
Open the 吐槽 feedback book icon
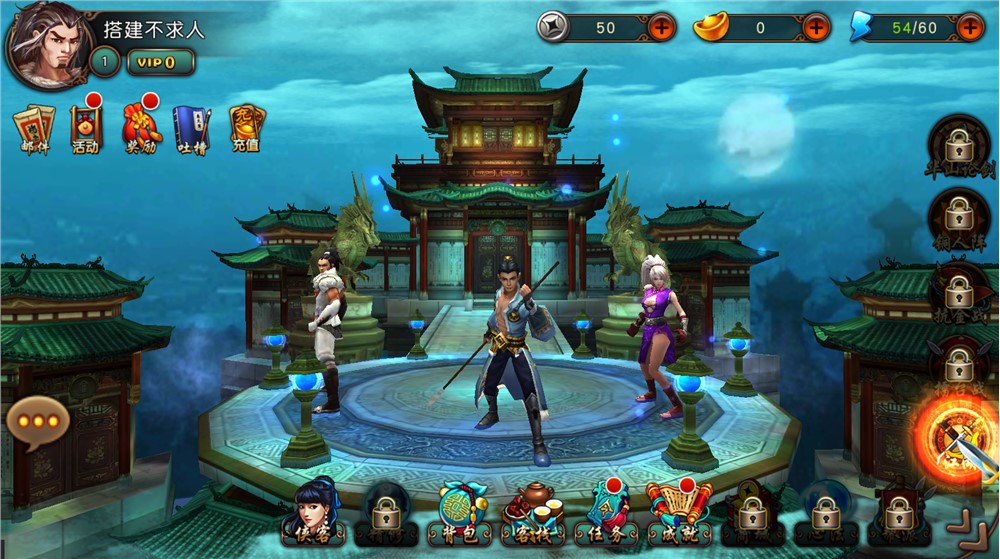point(192,128)
